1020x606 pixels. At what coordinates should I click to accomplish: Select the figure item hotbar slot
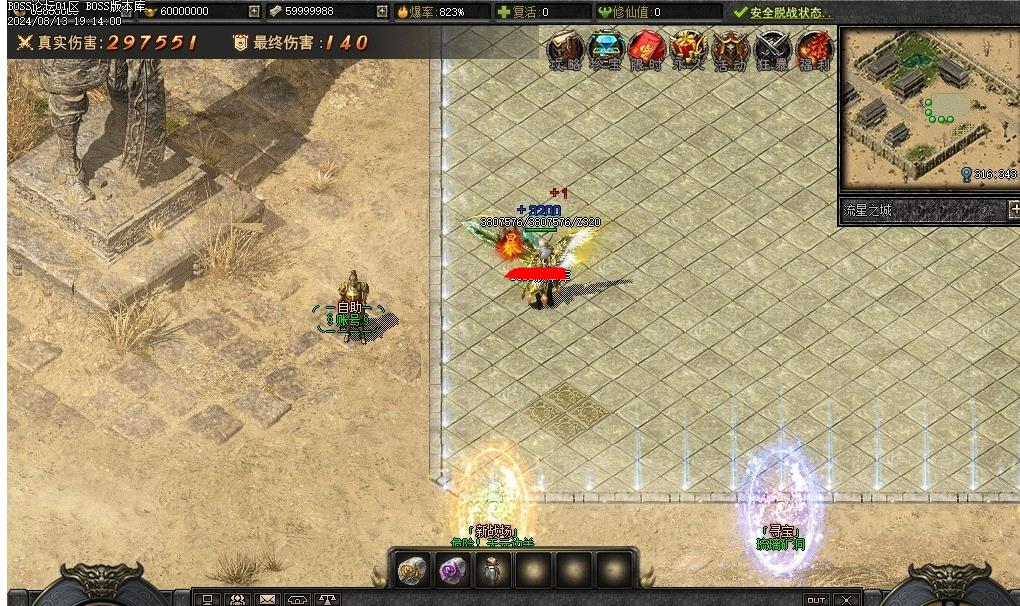coord(492,571)
